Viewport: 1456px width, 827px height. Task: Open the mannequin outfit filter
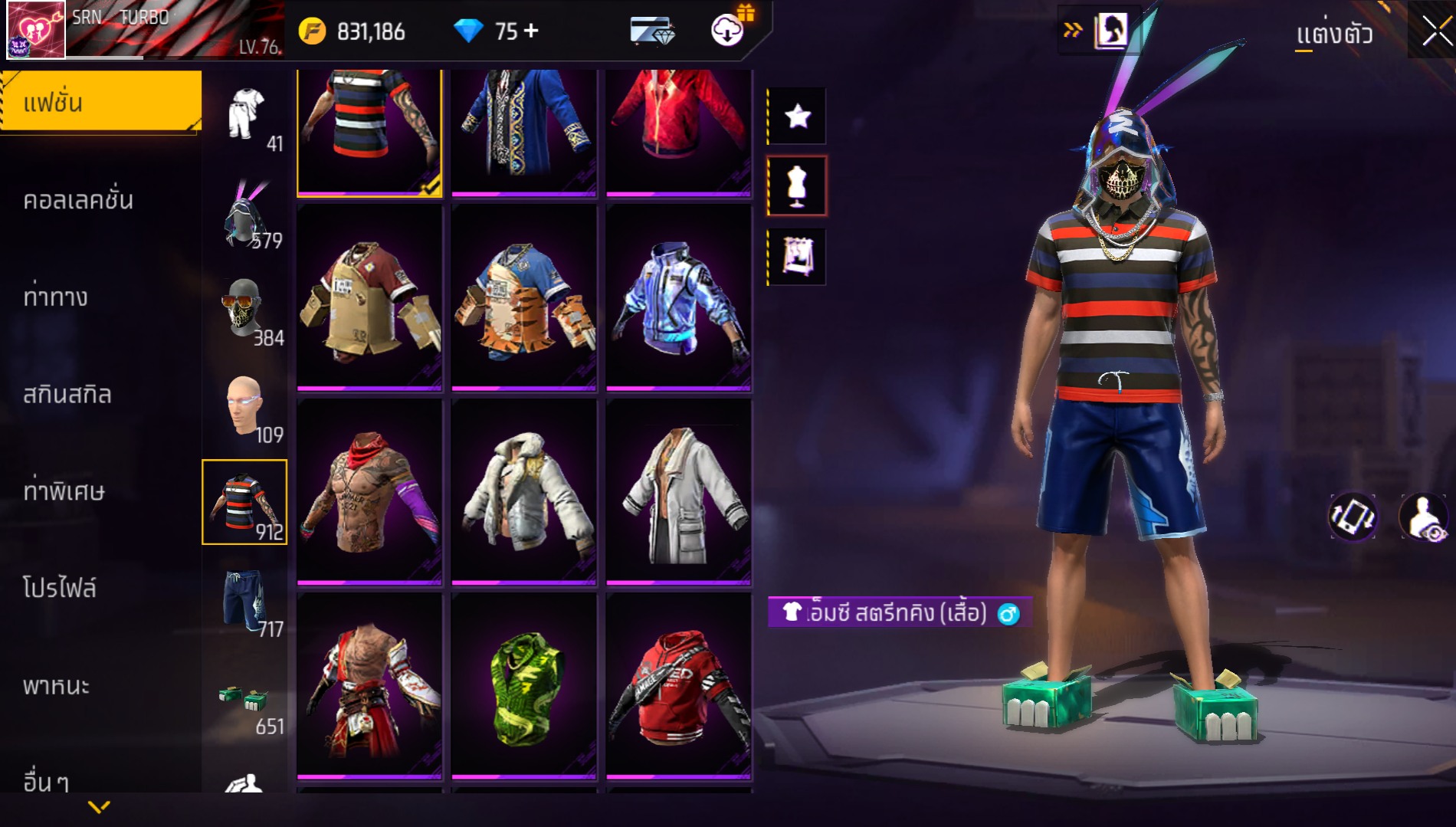click(x=797, y=186)
